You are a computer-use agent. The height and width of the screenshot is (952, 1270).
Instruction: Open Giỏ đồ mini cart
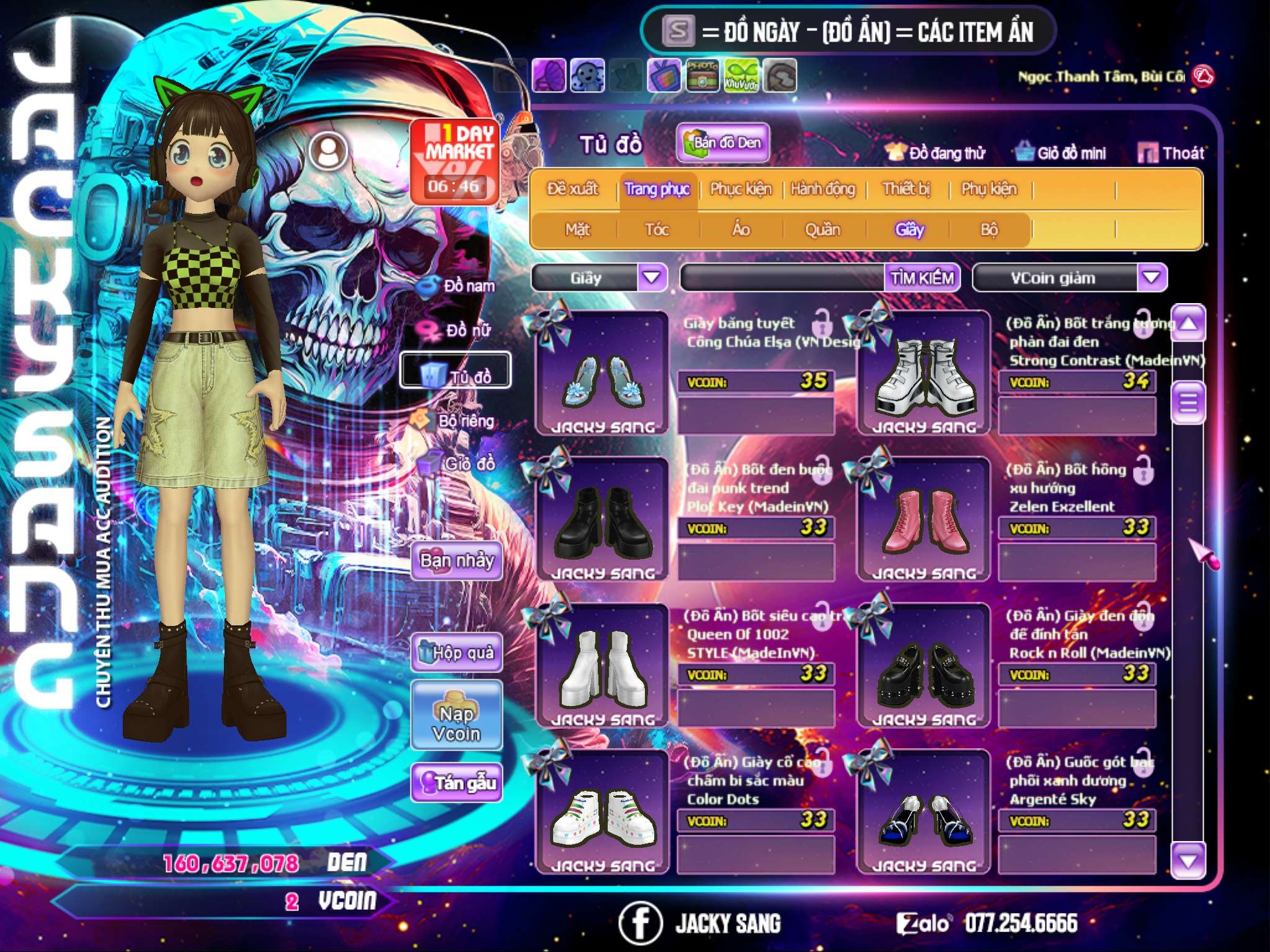coord(1060,153)
